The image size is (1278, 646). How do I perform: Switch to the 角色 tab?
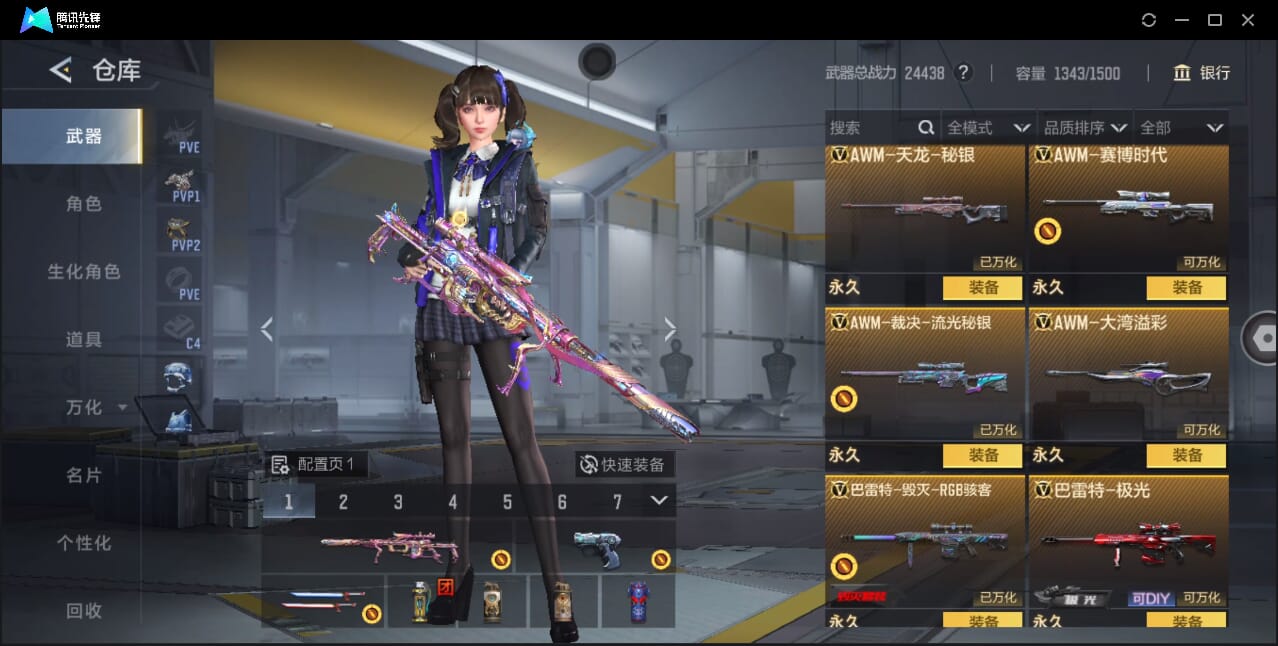[x=84, y=204]
